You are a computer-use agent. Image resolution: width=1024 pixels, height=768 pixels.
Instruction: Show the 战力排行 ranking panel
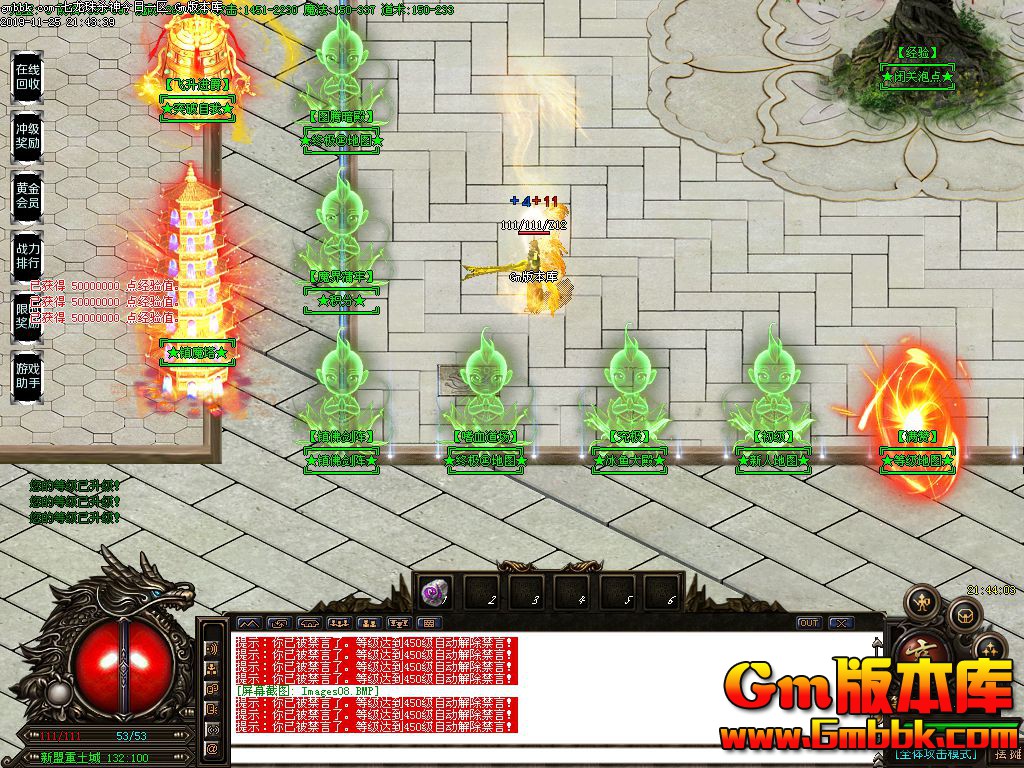point(27,254)
